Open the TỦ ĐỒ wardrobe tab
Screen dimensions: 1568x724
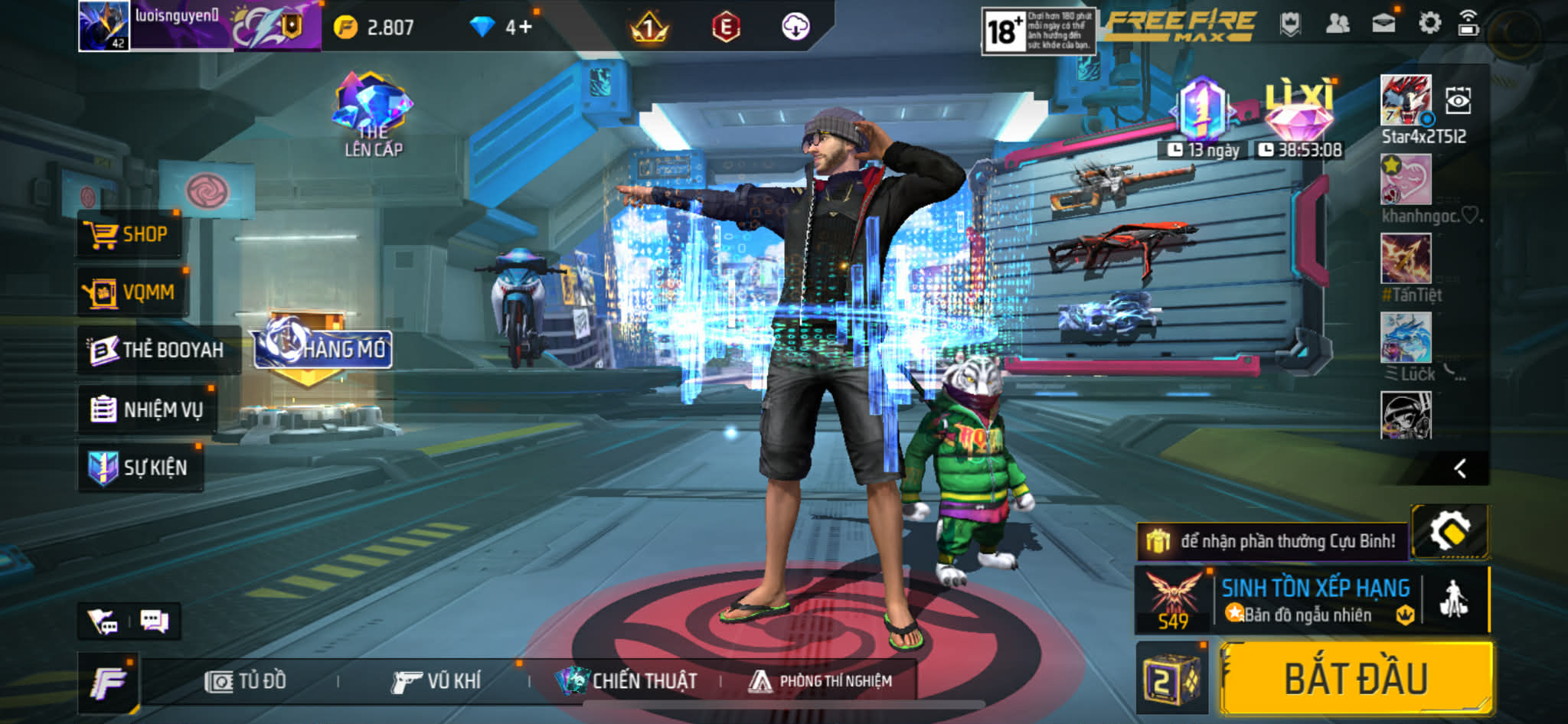point(246,680)
